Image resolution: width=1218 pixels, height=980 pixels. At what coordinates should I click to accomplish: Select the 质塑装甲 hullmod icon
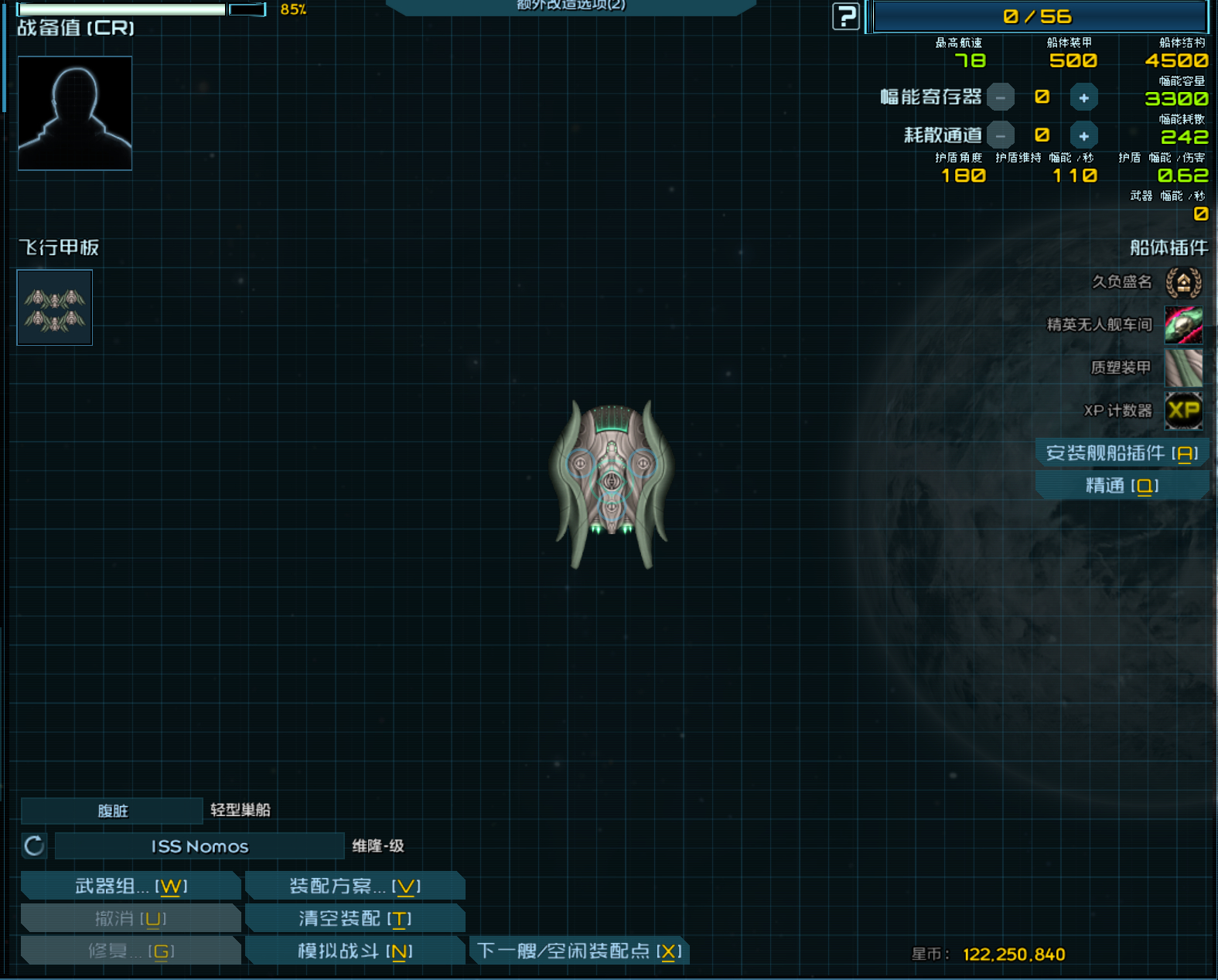[x=1183, y=367]
